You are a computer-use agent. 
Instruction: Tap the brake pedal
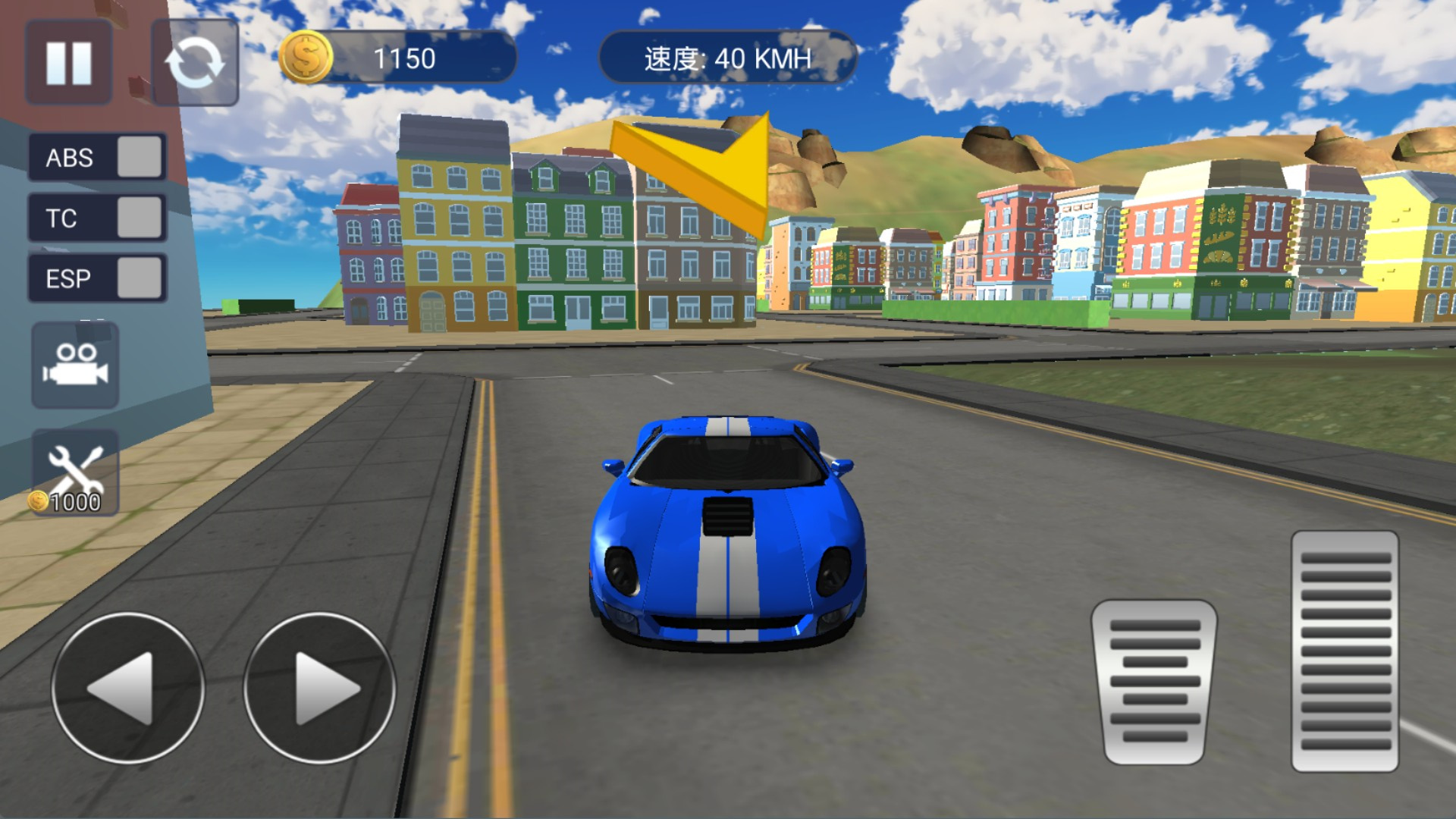1154,681
